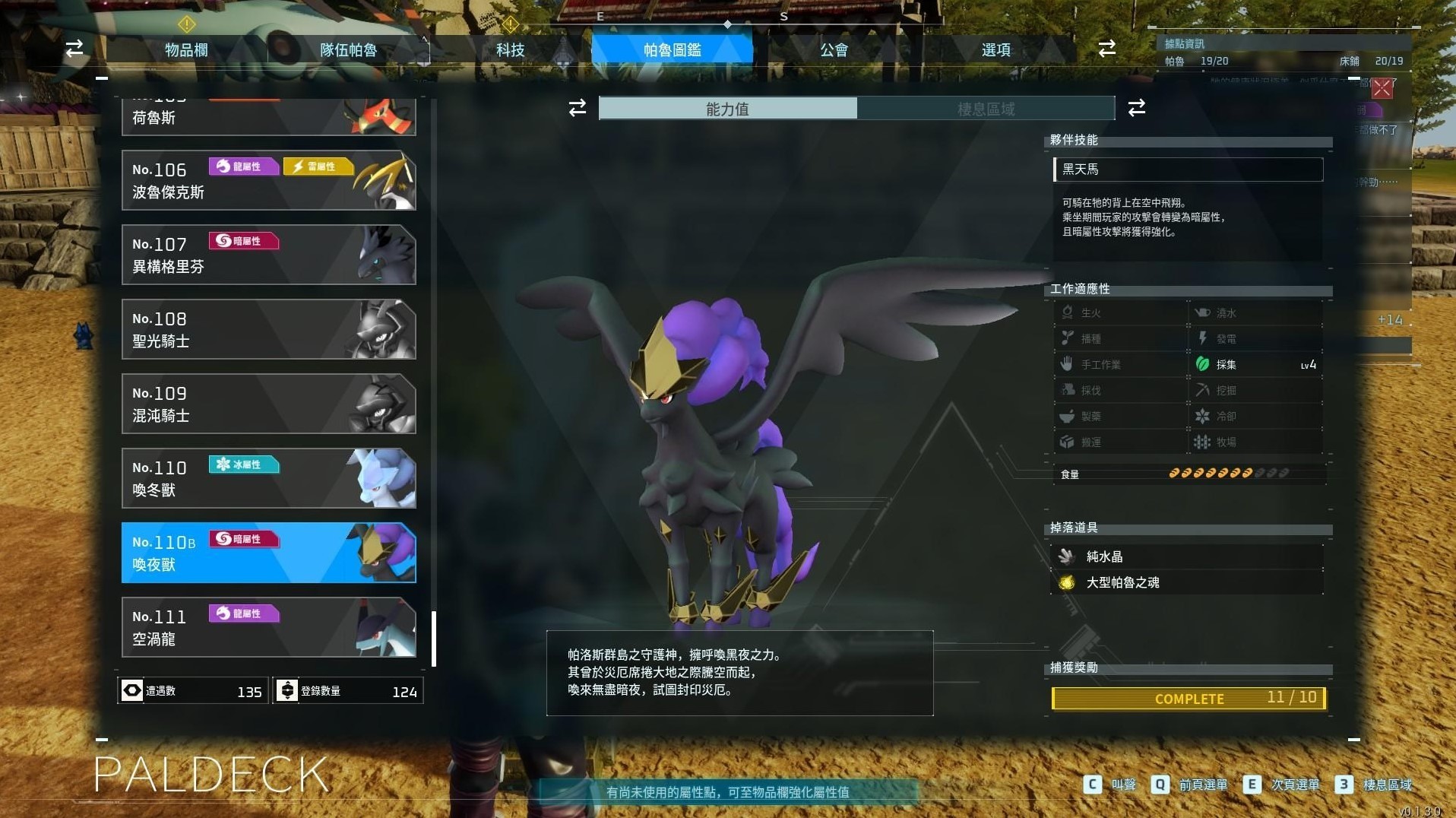This screenshot has height=818, width=1456.
Task: Click the 純水晶 crystal drop item icon
Action: click(x=1066, y=556)
